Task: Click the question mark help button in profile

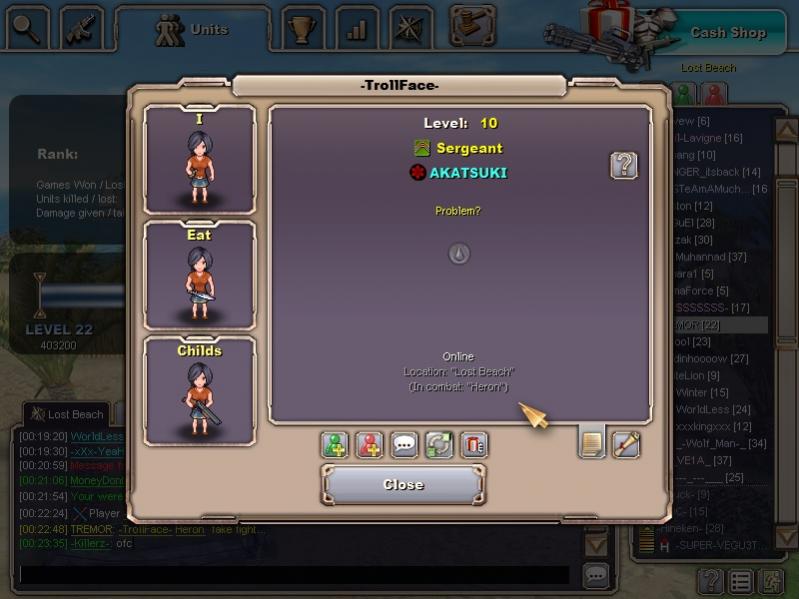Action: click(624, 165)
